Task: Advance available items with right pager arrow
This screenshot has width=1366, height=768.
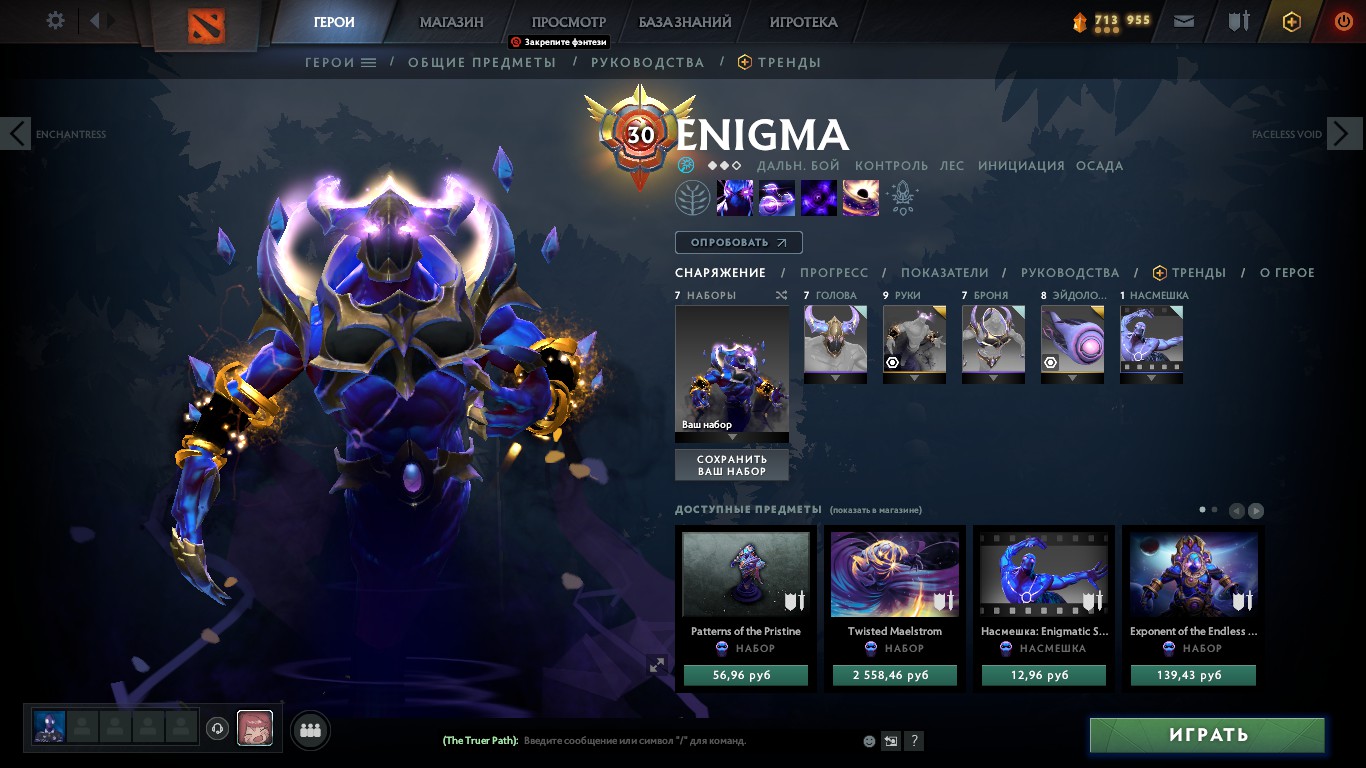Action: coord(1255,510)
